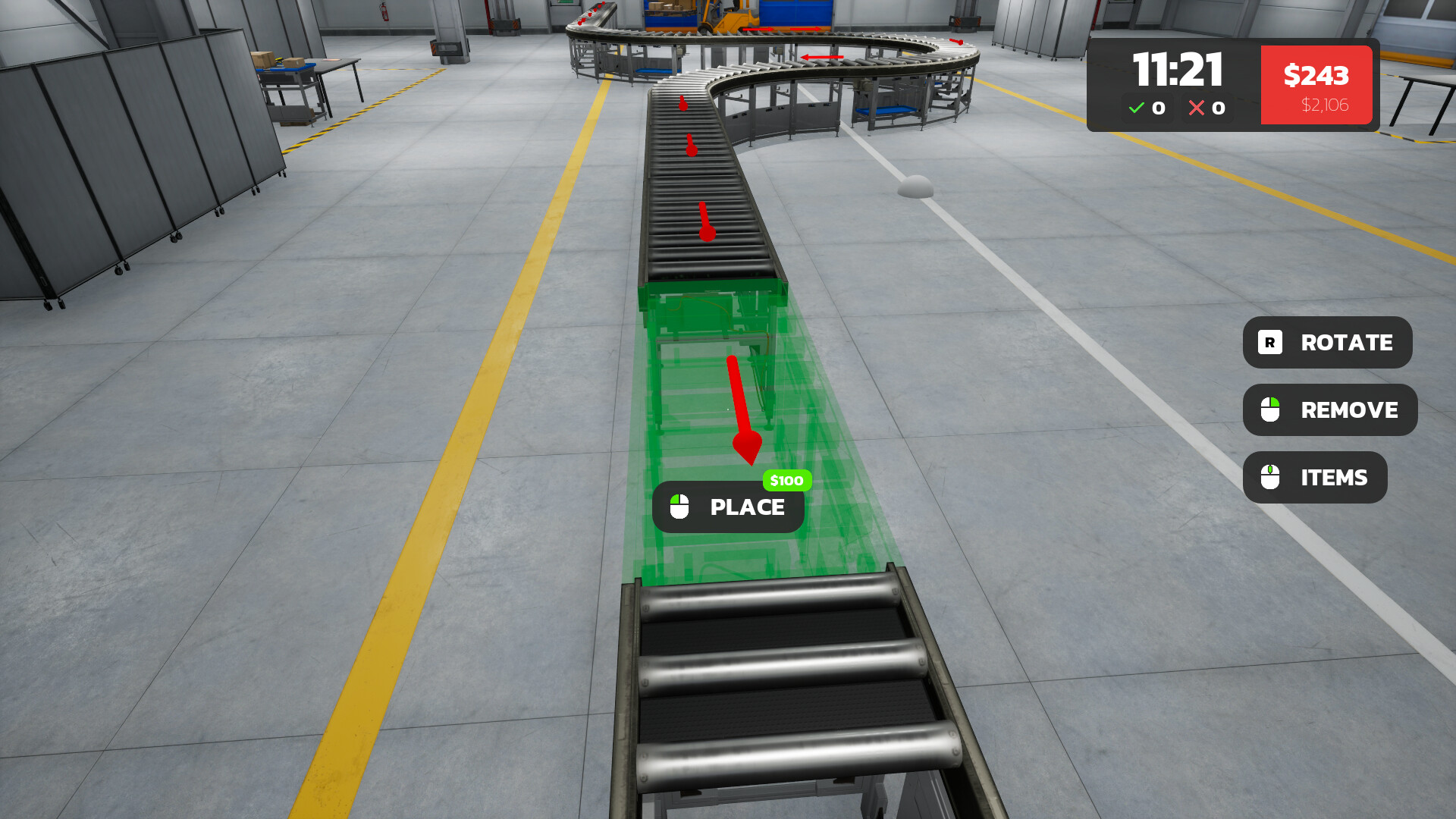Image resolution: width=1456 pixels, height=819 pixels.
Task: Click the red X failed-delivery counter
Action: click(x=1205, y=108)
